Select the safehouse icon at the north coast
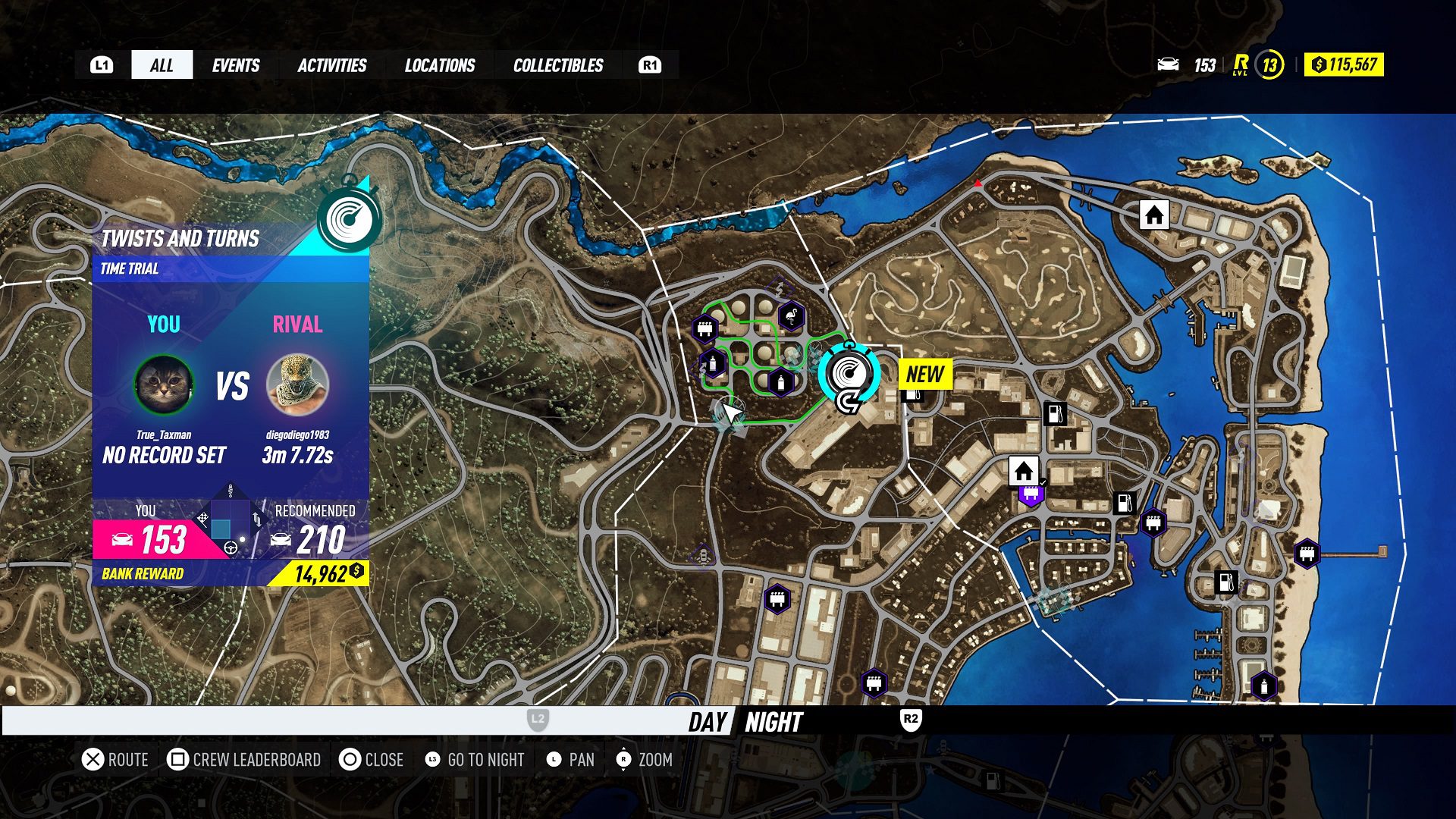The height and width of the screenshot is (819, 1456). 1154,215
